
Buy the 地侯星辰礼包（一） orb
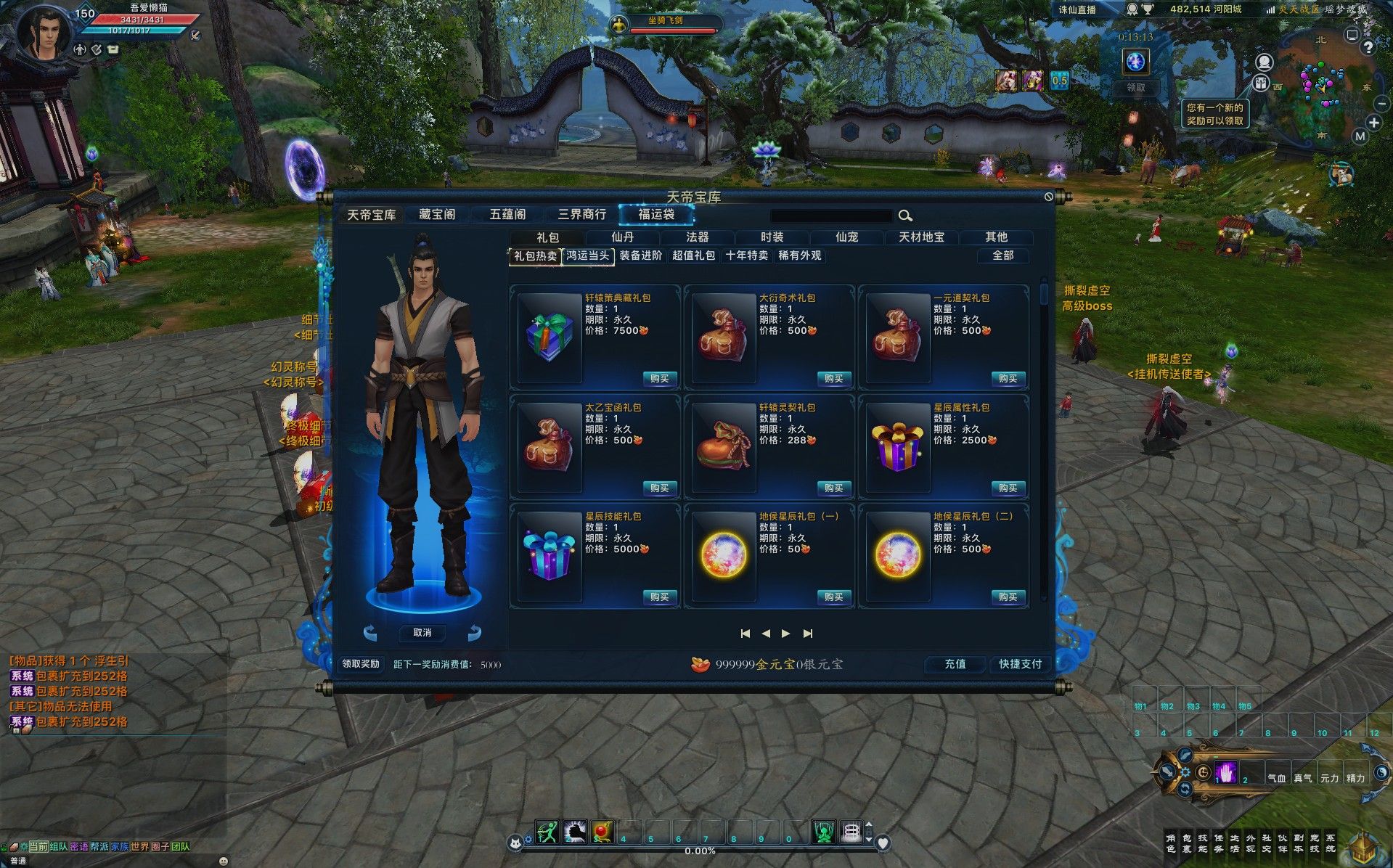point(833,597)
